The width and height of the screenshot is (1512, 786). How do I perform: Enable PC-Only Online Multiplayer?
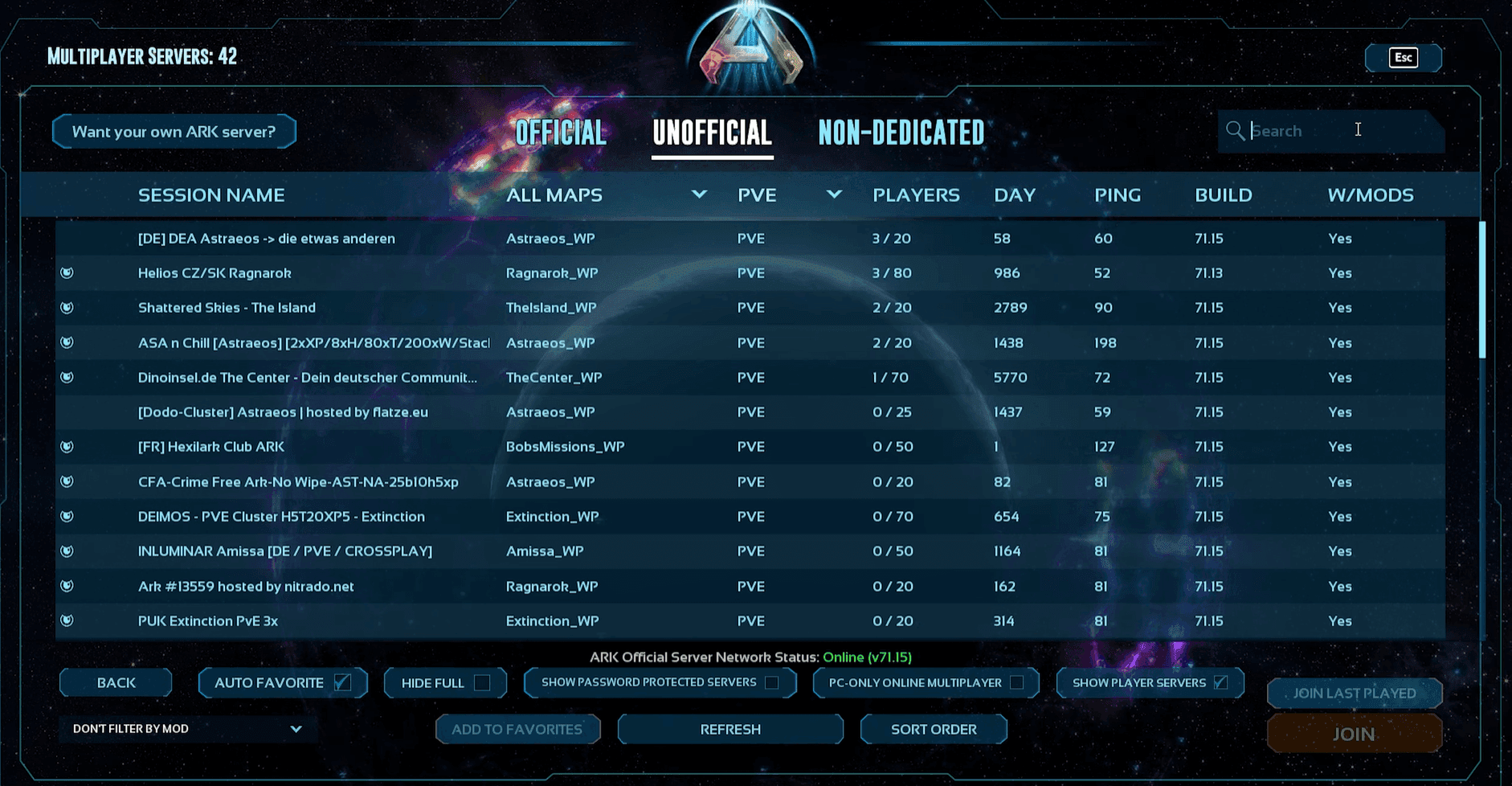pyautogui.click(x=1017, y=682)
